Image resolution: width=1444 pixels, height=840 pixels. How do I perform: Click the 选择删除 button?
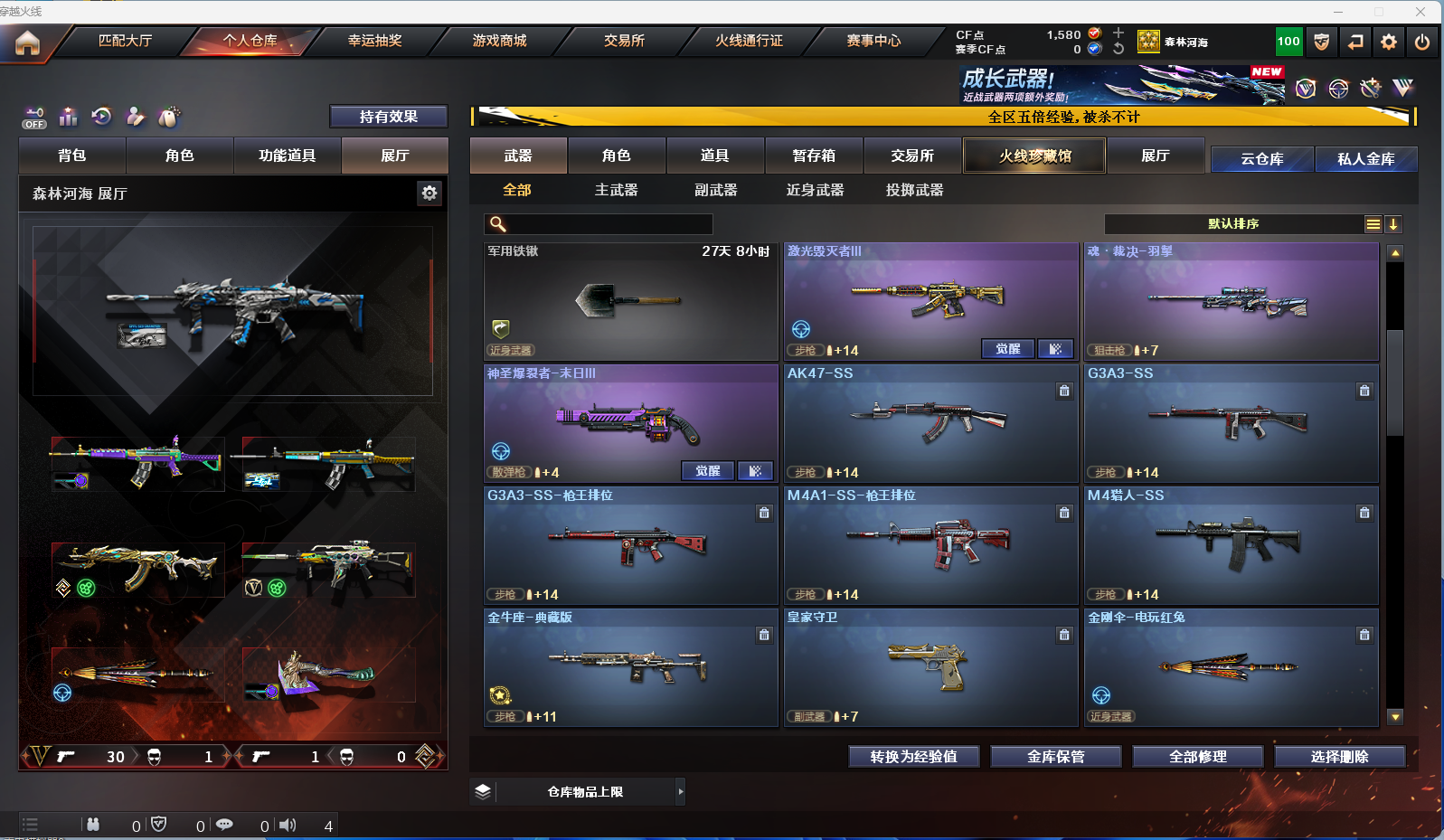(x=1339, y=756)
